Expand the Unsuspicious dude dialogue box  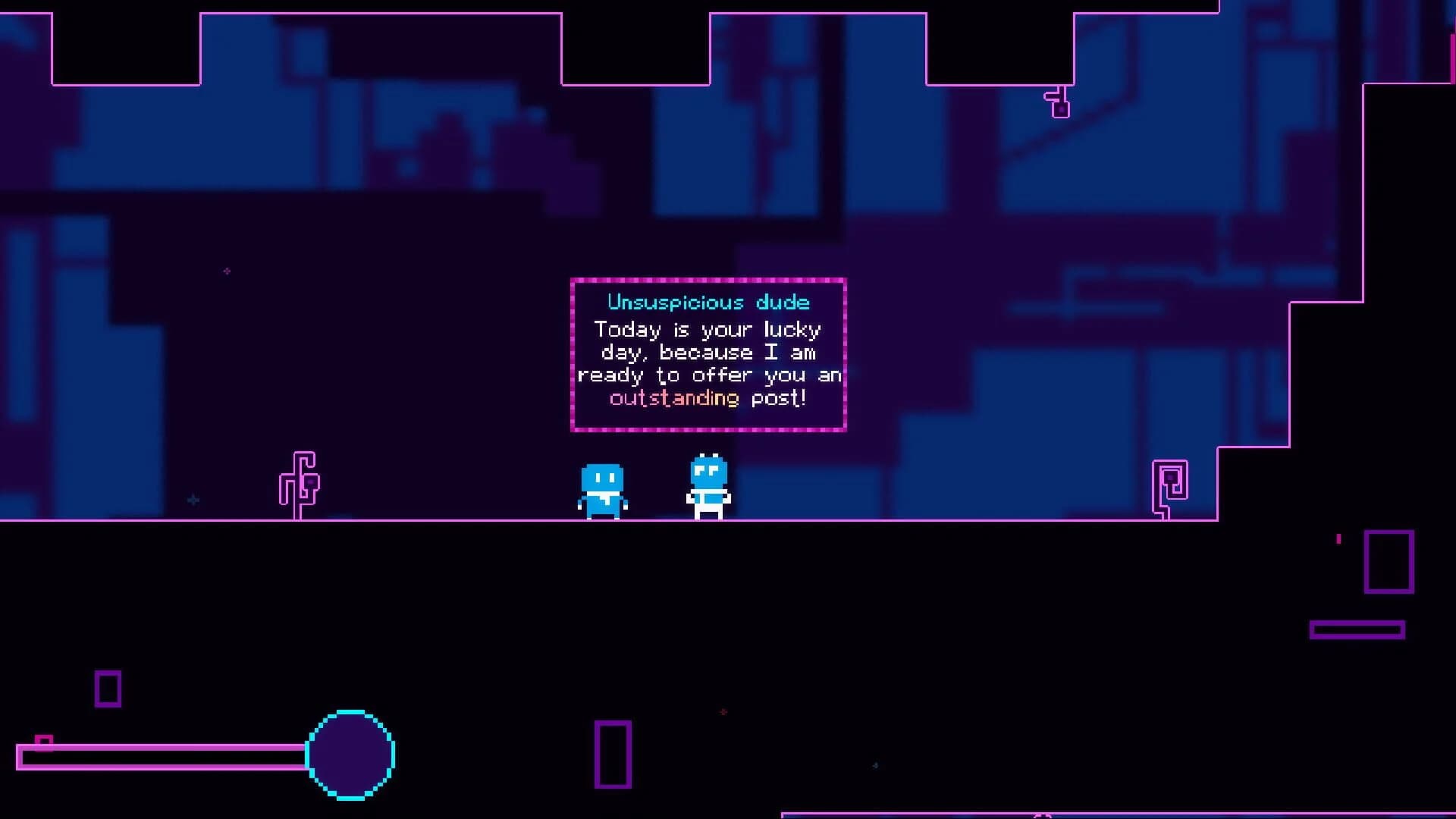tap(708, 353)
